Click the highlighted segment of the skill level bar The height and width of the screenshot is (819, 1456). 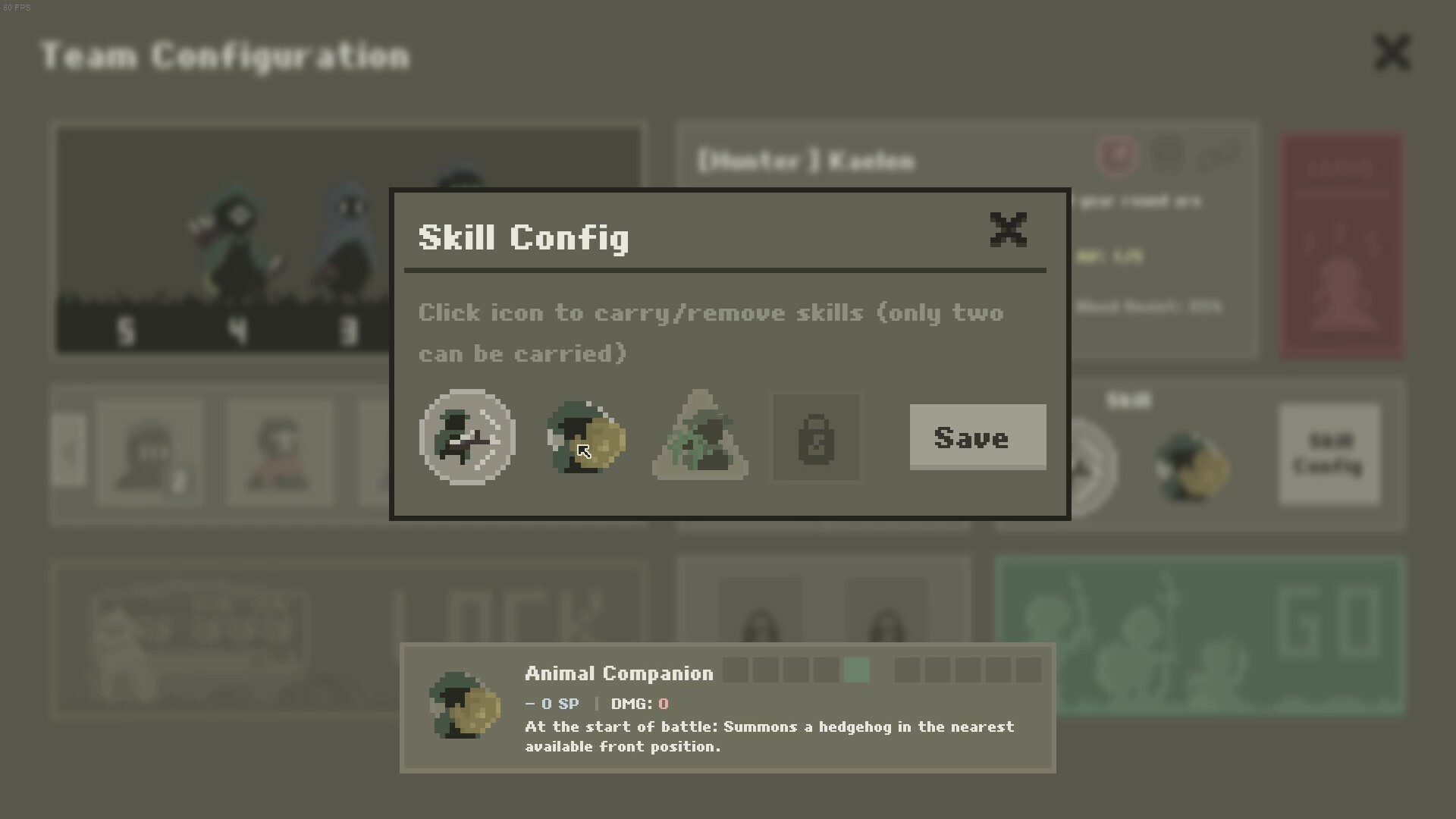tap(858, 671)
